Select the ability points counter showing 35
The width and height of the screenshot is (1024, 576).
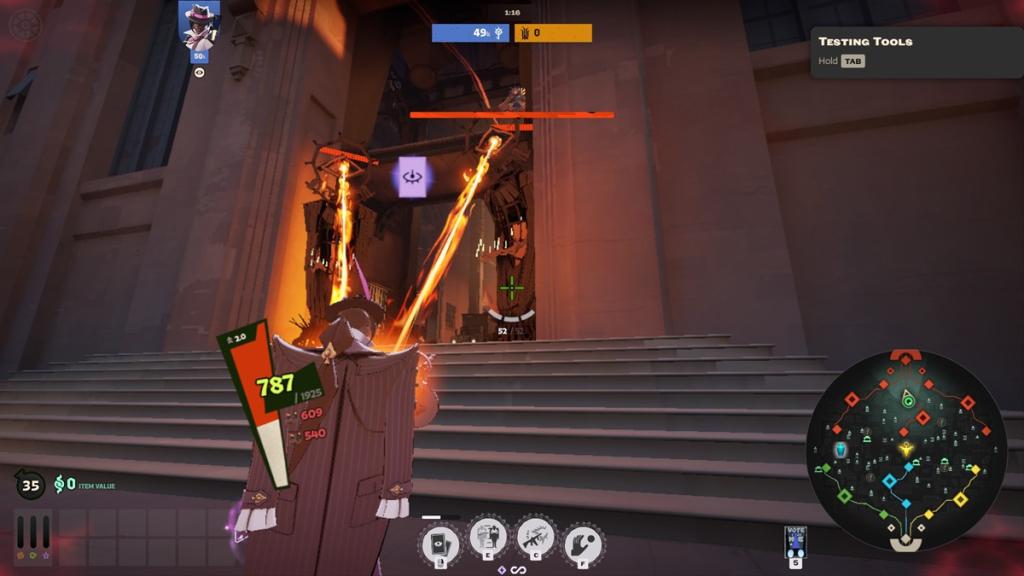coord(30,486)
